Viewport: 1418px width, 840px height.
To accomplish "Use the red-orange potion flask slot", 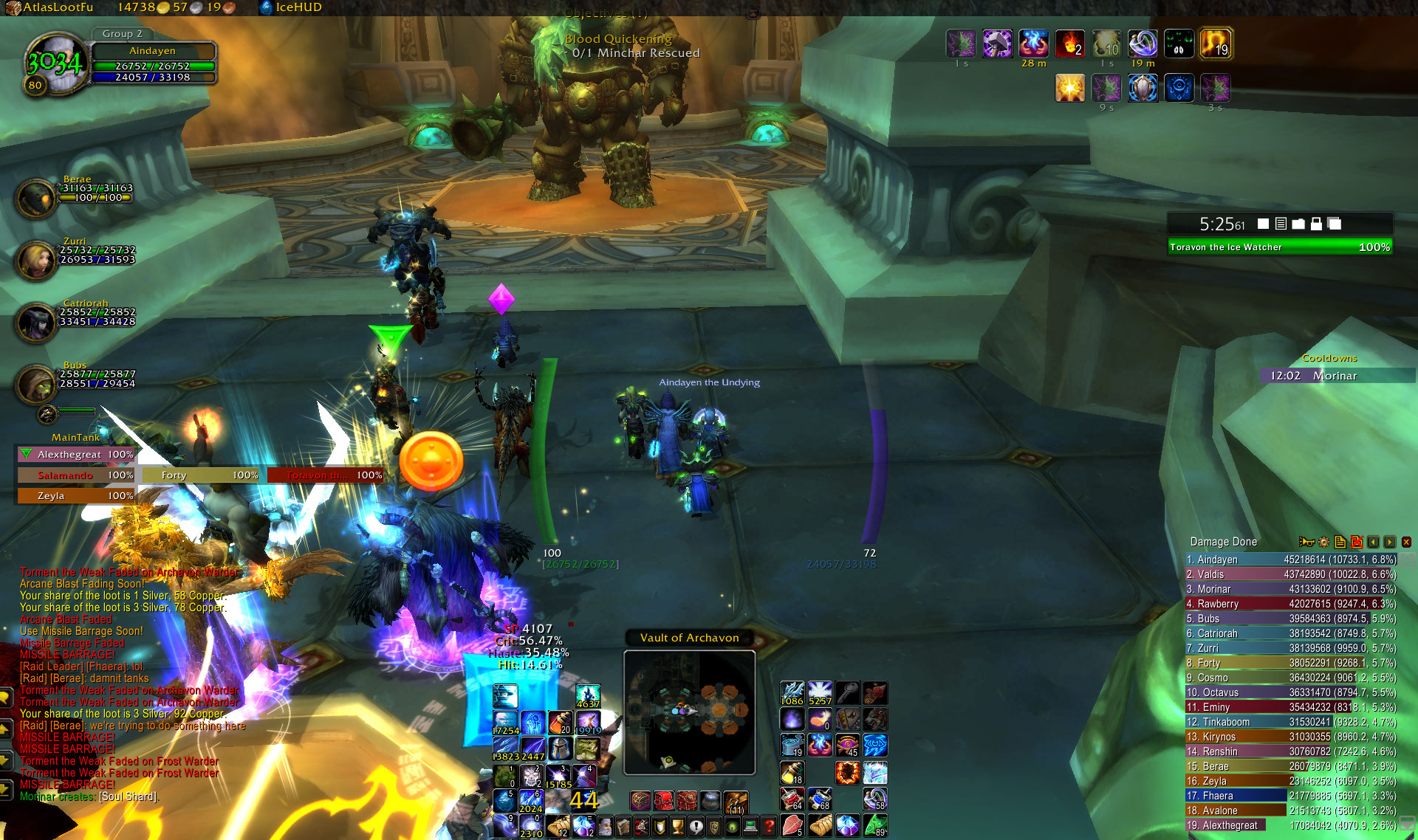I will coord(561,722).
